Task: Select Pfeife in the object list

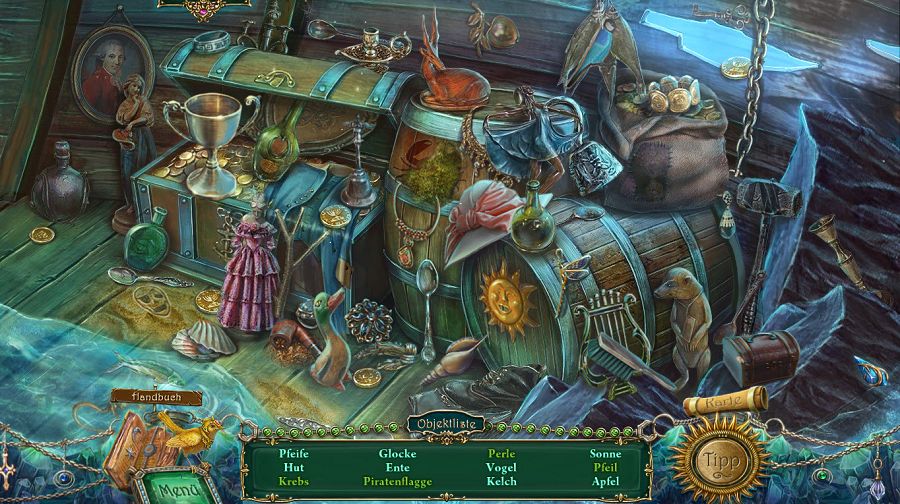Action: (x=294, y=453)
